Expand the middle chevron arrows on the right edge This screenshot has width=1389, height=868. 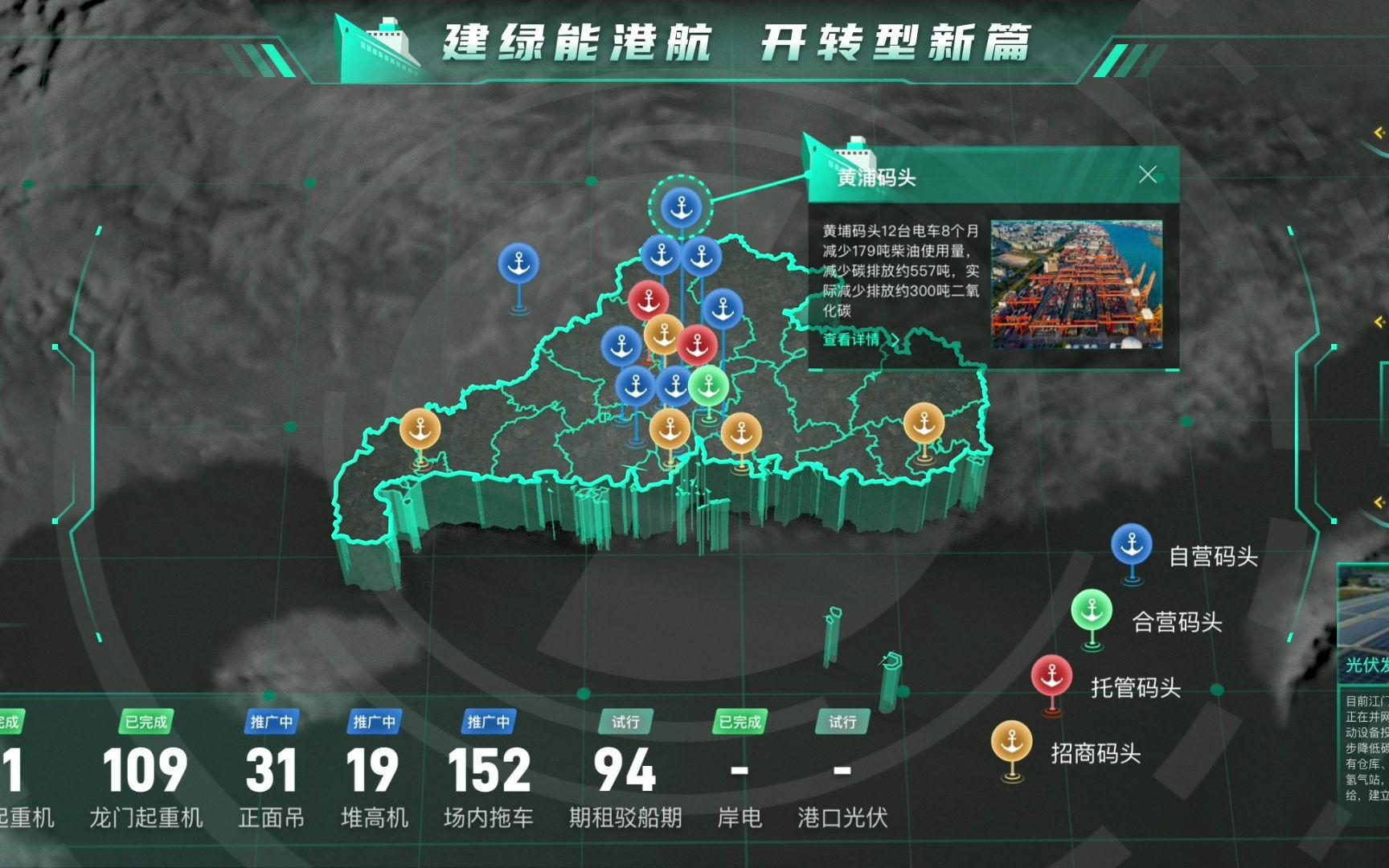[1378, 321]
